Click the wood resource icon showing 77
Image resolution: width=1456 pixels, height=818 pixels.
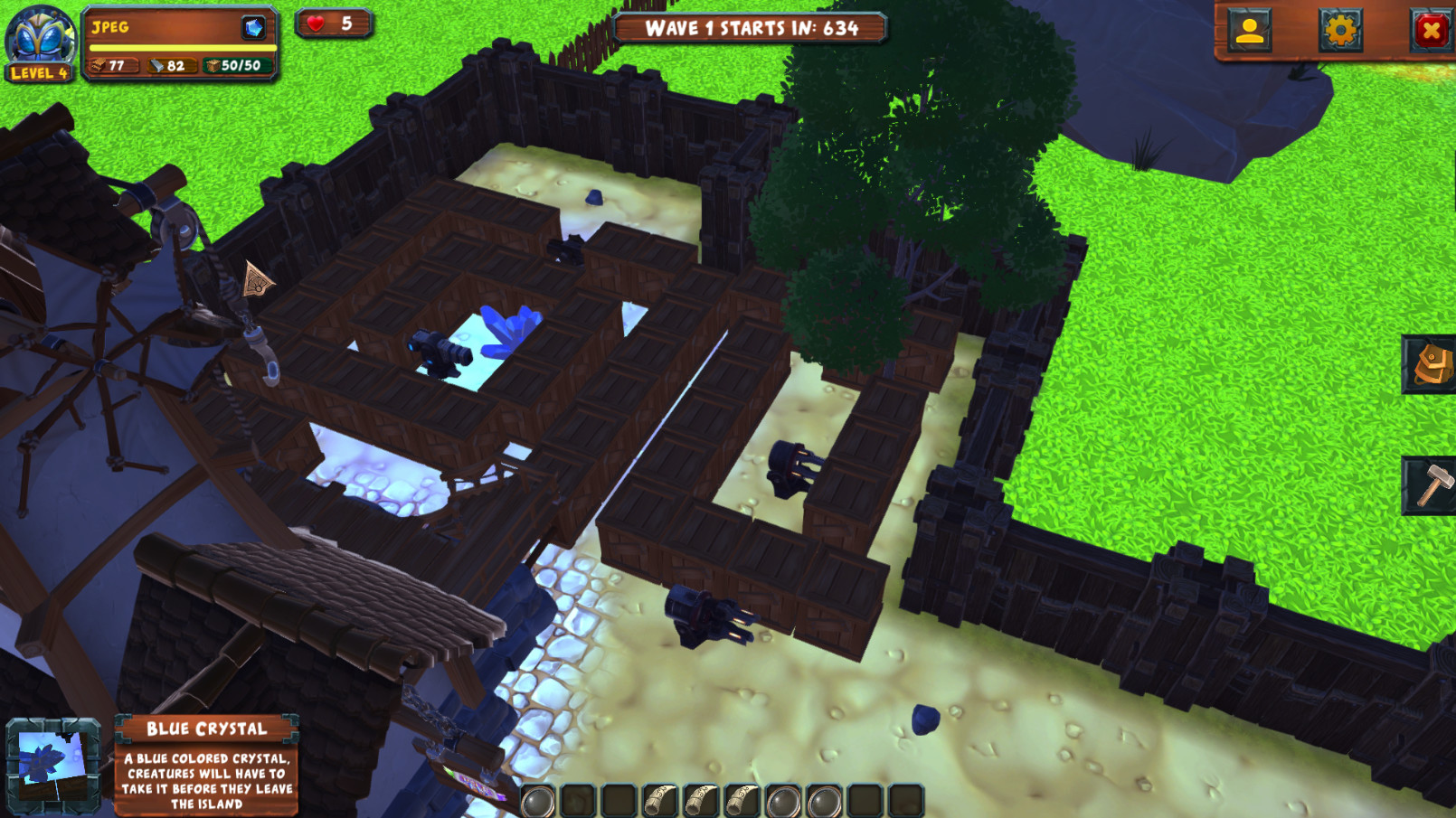tap(98, 66)
